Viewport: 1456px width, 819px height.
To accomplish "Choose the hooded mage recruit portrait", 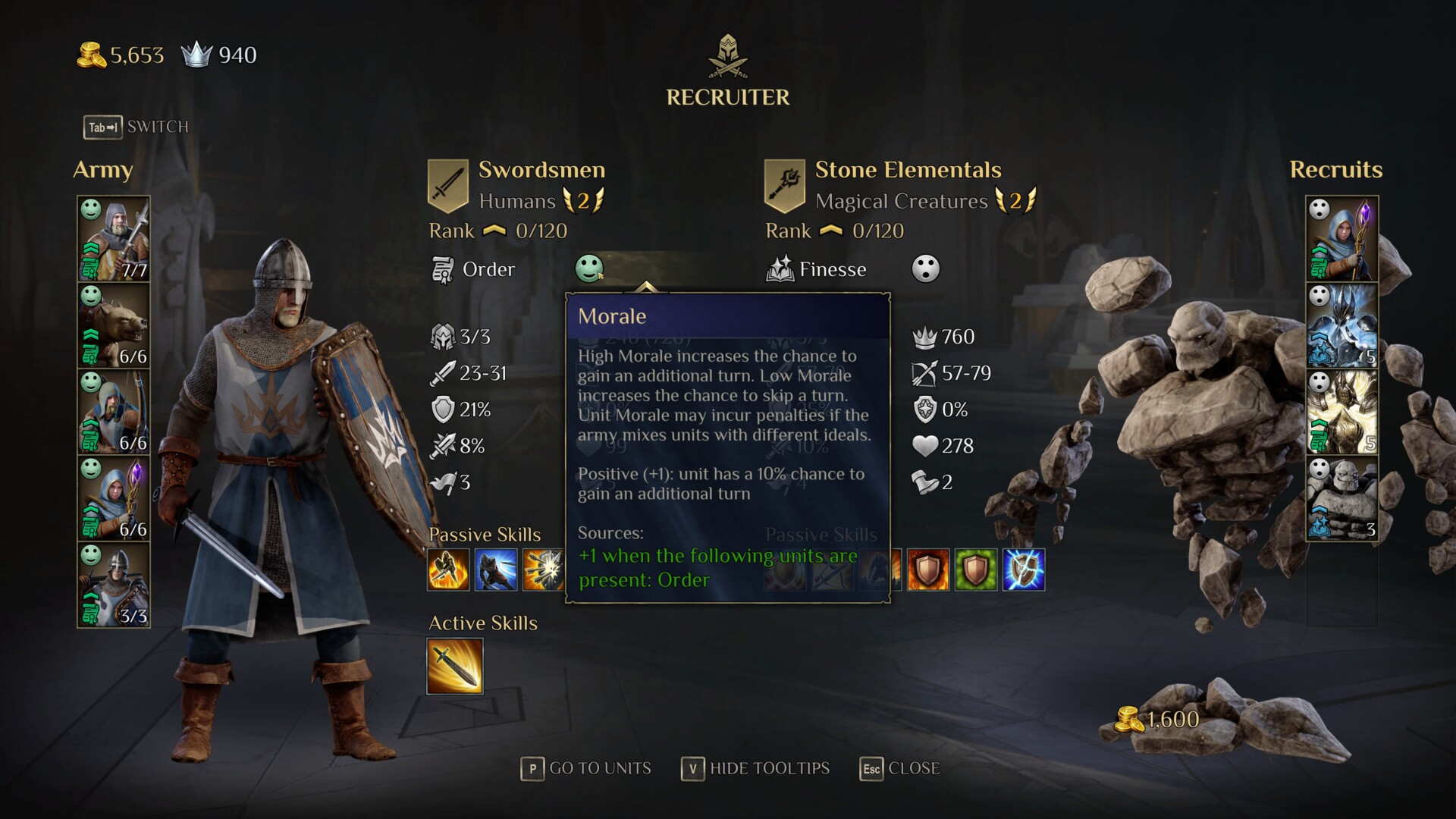I will click(x=1341, y=239).
